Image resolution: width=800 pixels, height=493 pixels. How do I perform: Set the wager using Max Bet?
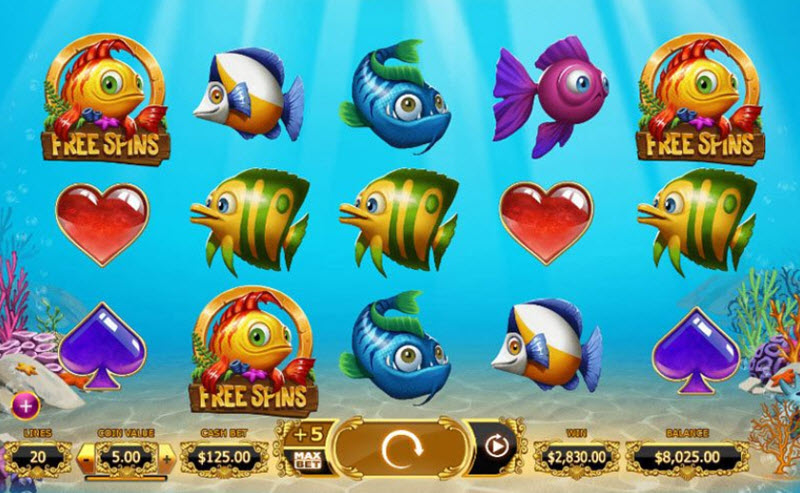pyautogui.click(x=307, y=461)
